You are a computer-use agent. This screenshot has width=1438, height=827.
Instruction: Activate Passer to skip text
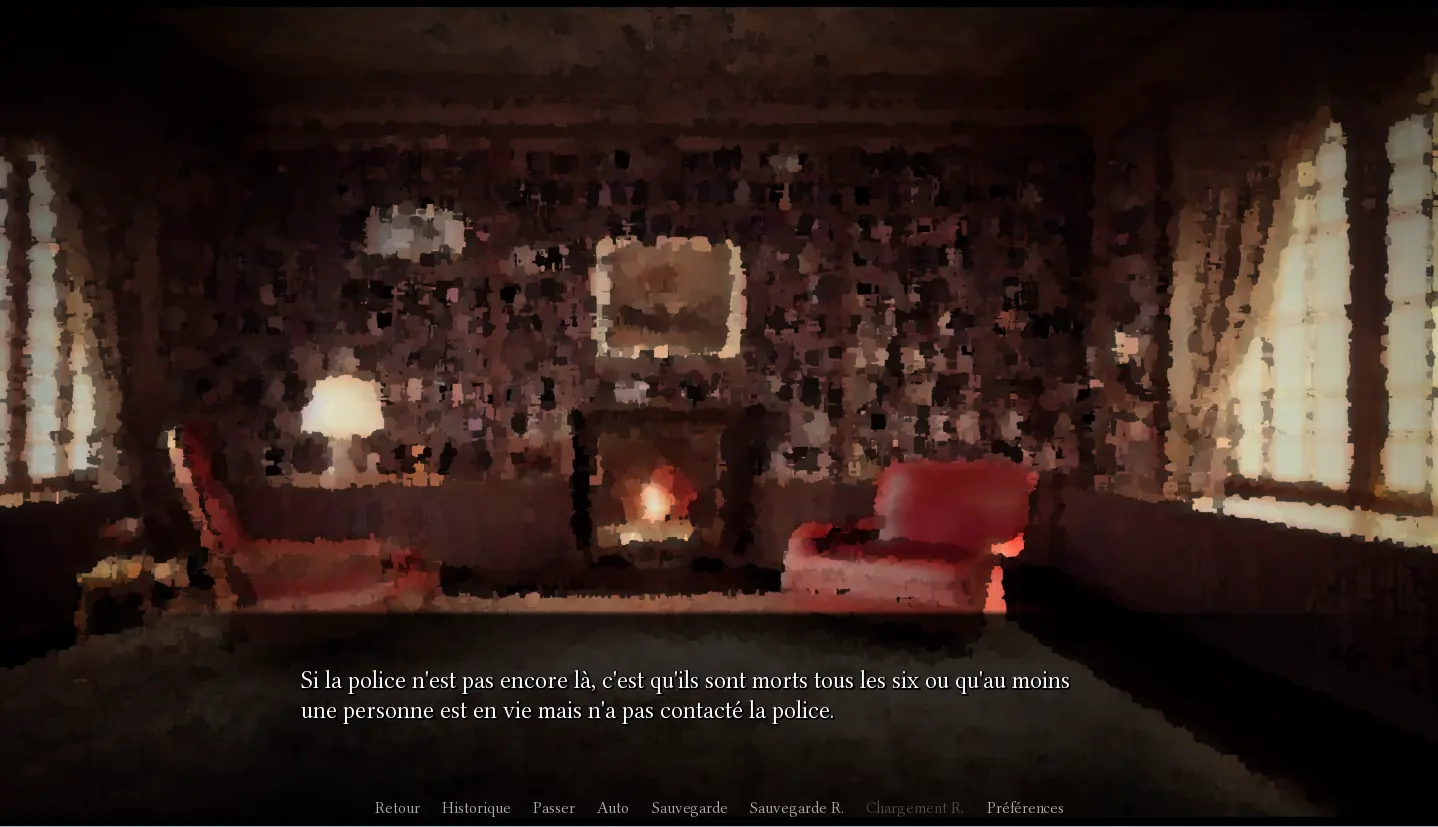(553, 808)
